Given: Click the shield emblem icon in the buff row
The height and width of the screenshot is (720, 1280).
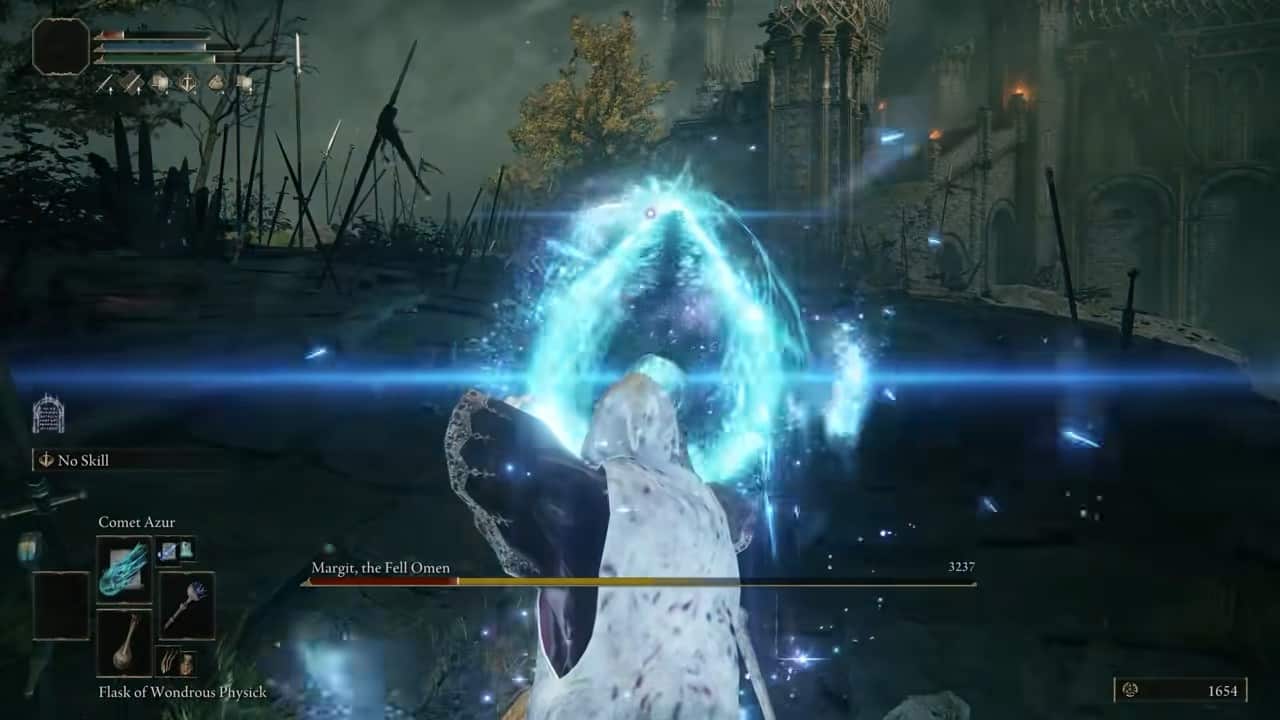Looking at the screenshot, I should click(187, 82).
